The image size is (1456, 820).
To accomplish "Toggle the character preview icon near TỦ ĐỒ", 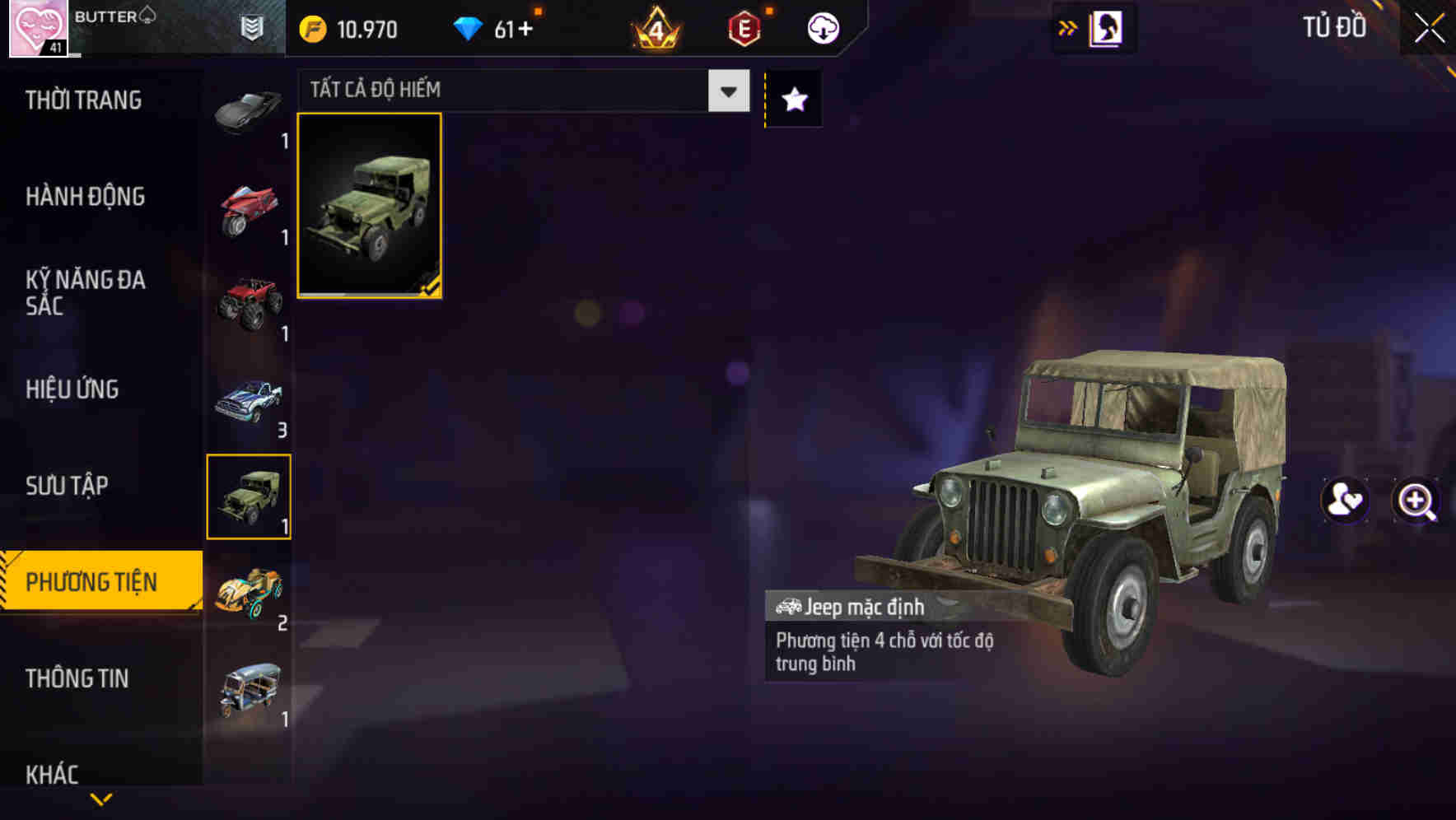I will 1107,26.
